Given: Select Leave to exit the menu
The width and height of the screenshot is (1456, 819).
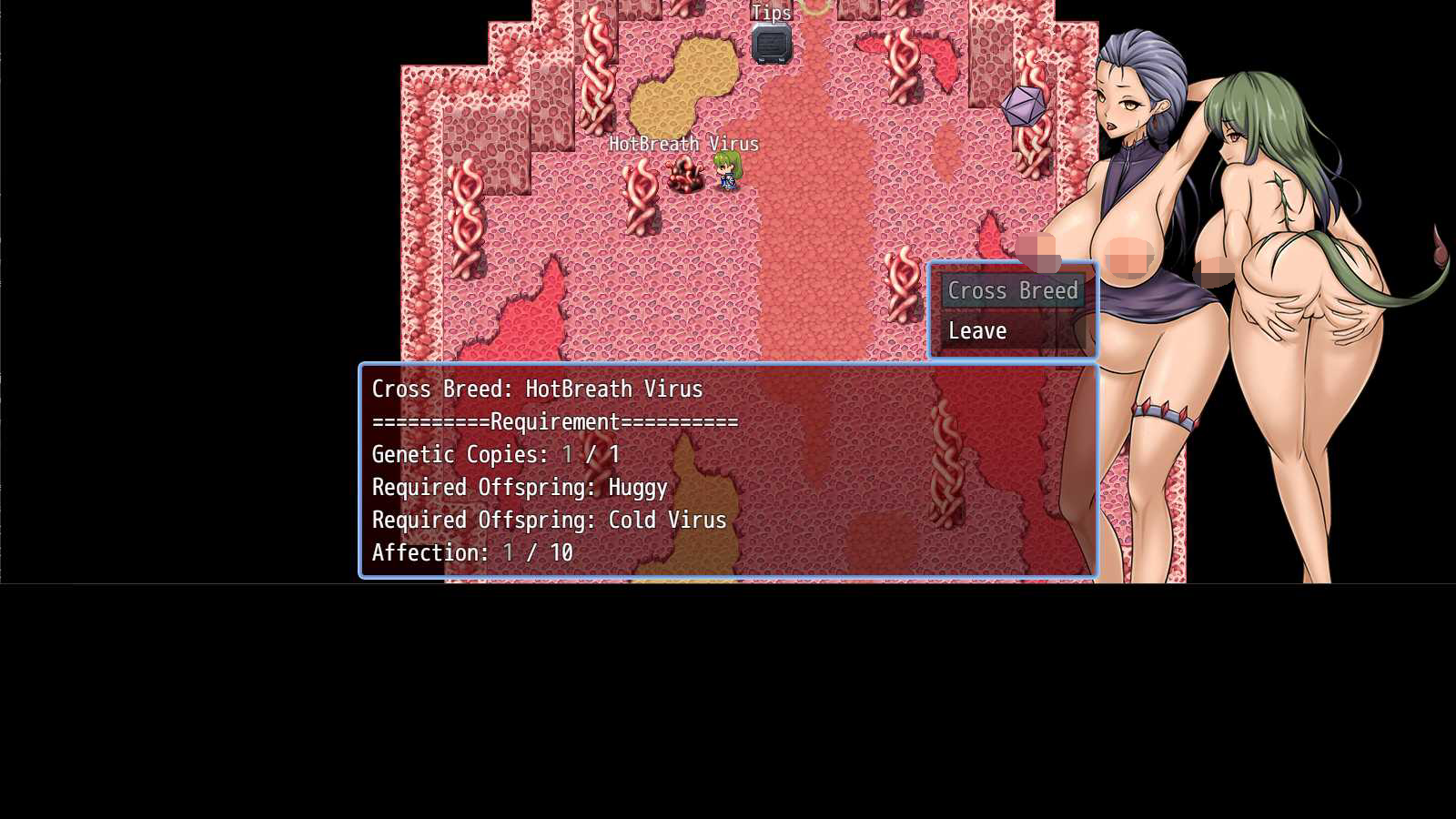Looking at the screenshot, I should pyautogui.click(x=978, y=331).
